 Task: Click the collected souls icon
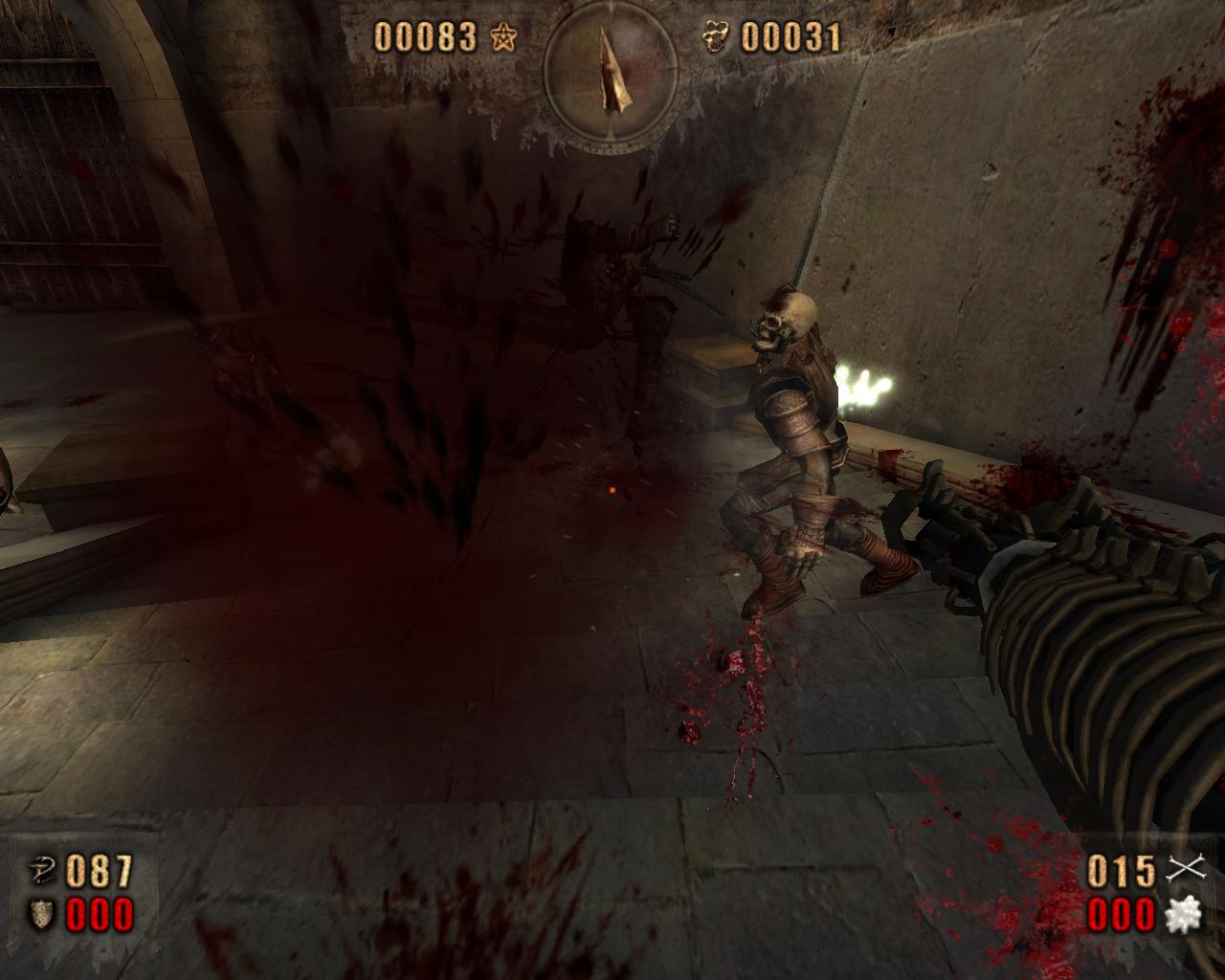tap(714, 37)
